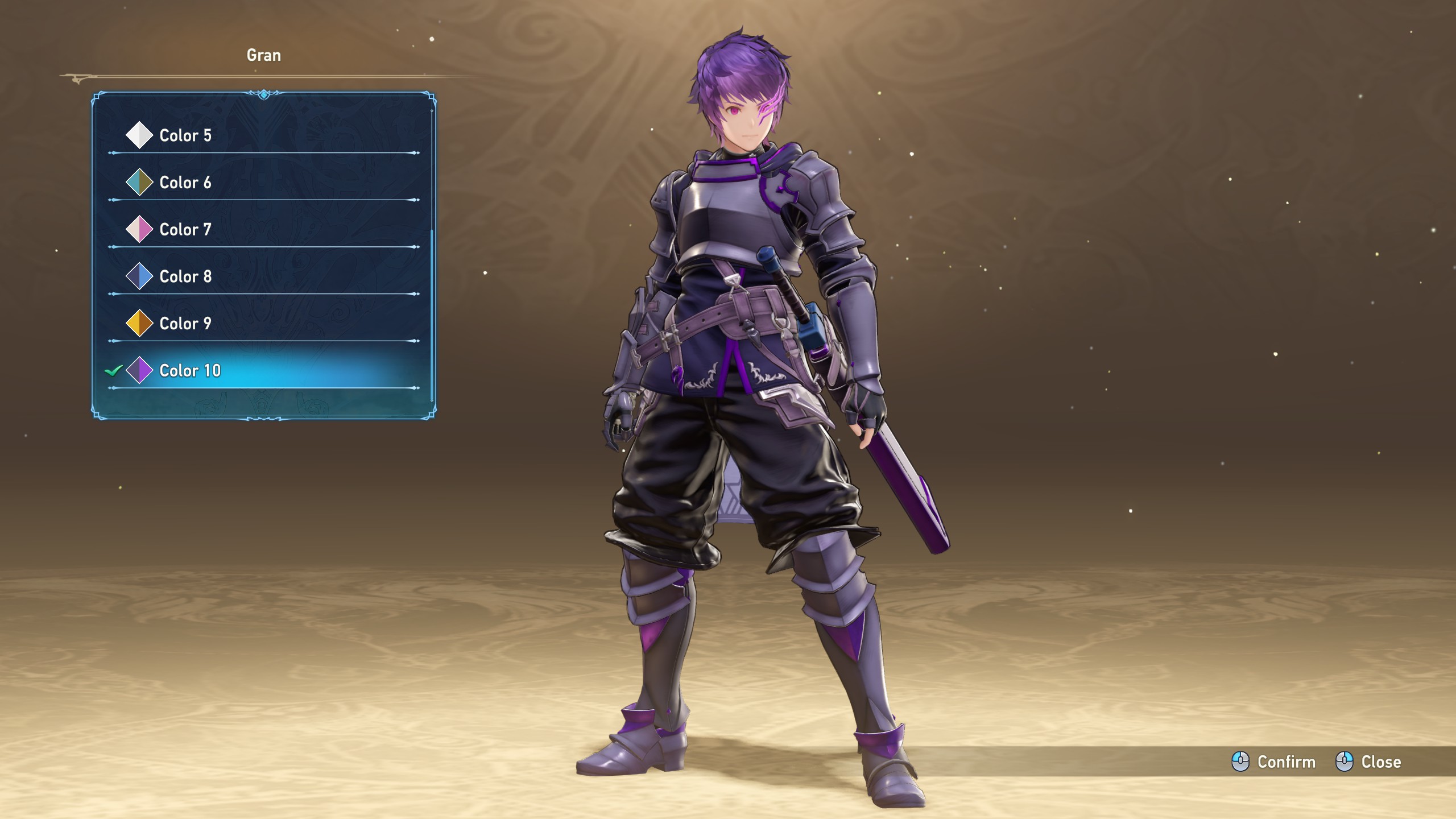Select the highlighted Color 10 entry
Viewport: 1456px width, 819px height.
(x=190, y=371)
